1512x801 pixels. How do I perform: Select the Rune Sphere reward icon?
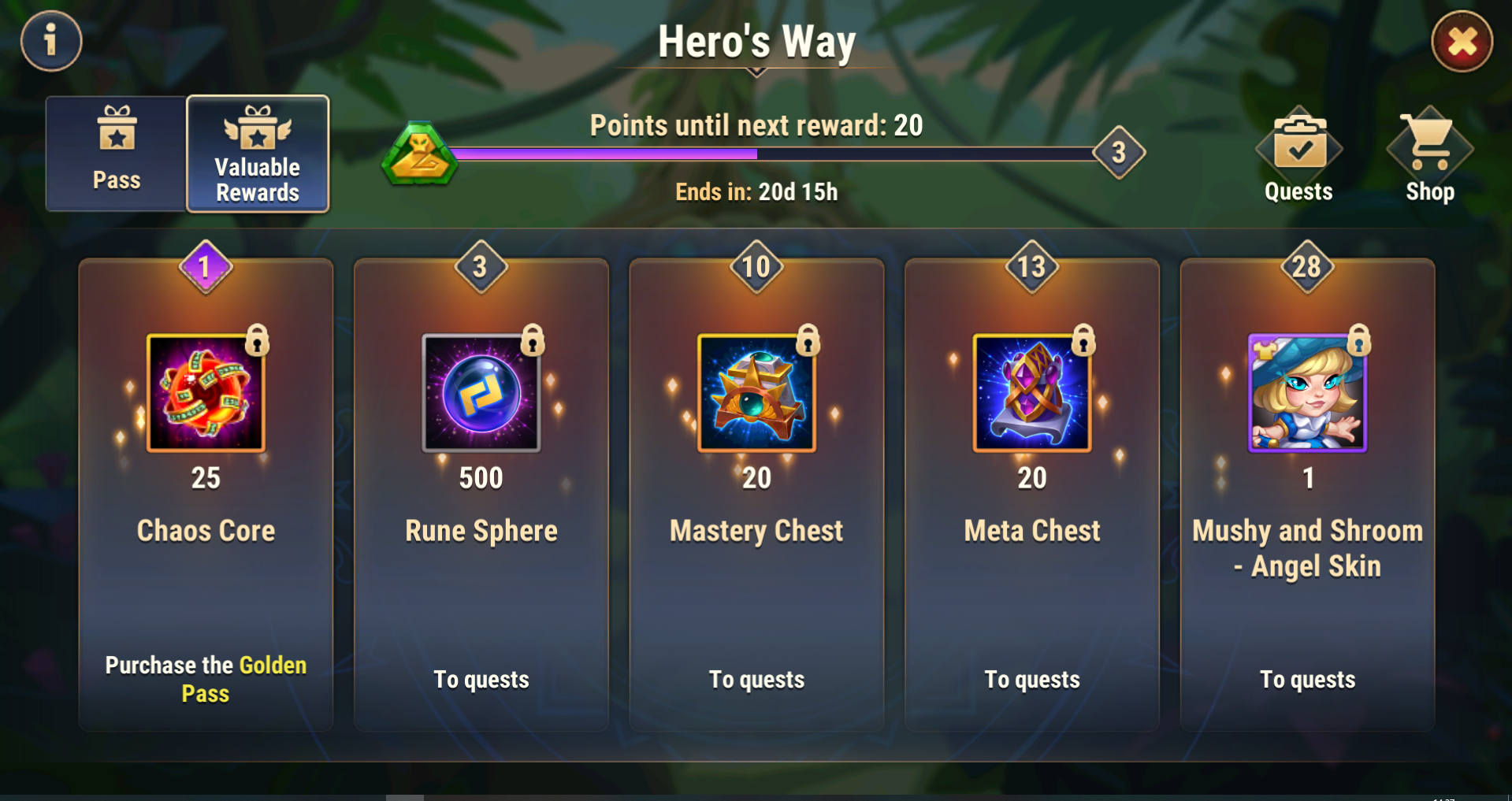click(481, 392)
